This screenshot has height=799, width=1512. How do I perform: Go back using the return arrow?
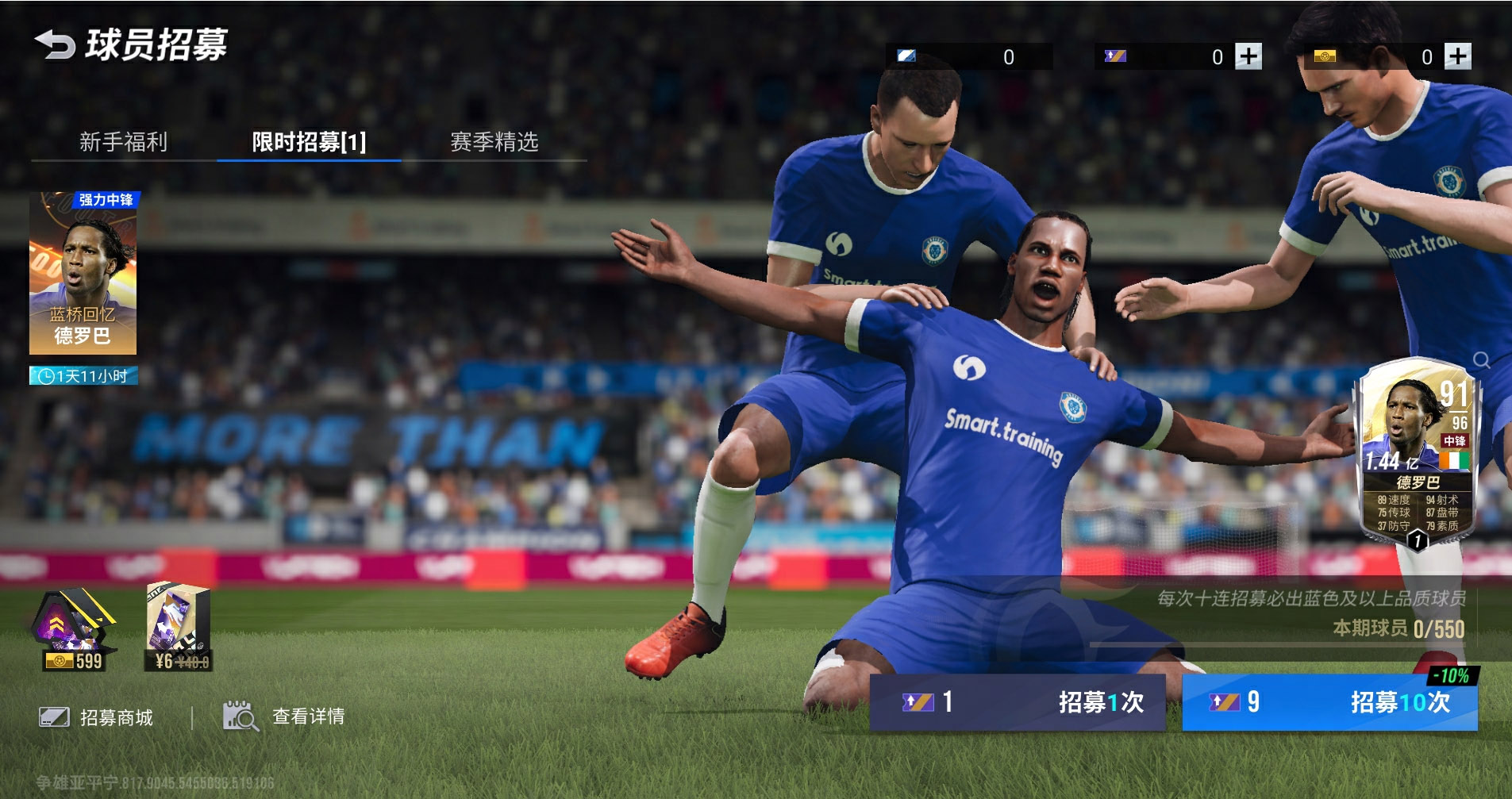tap(54, 44)
